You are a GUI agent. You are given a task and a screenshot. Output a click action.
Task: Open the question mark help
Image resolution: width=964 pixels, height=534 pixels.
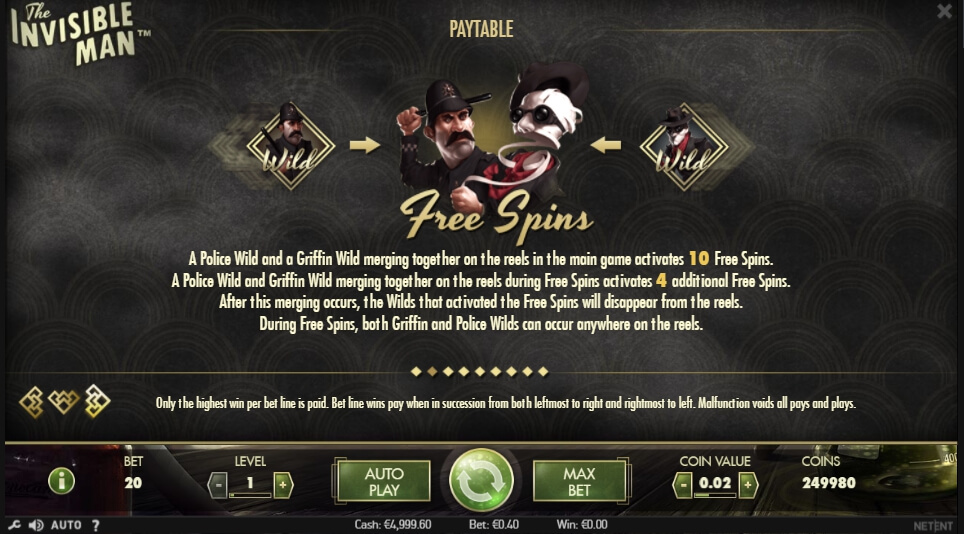(96, 525)
